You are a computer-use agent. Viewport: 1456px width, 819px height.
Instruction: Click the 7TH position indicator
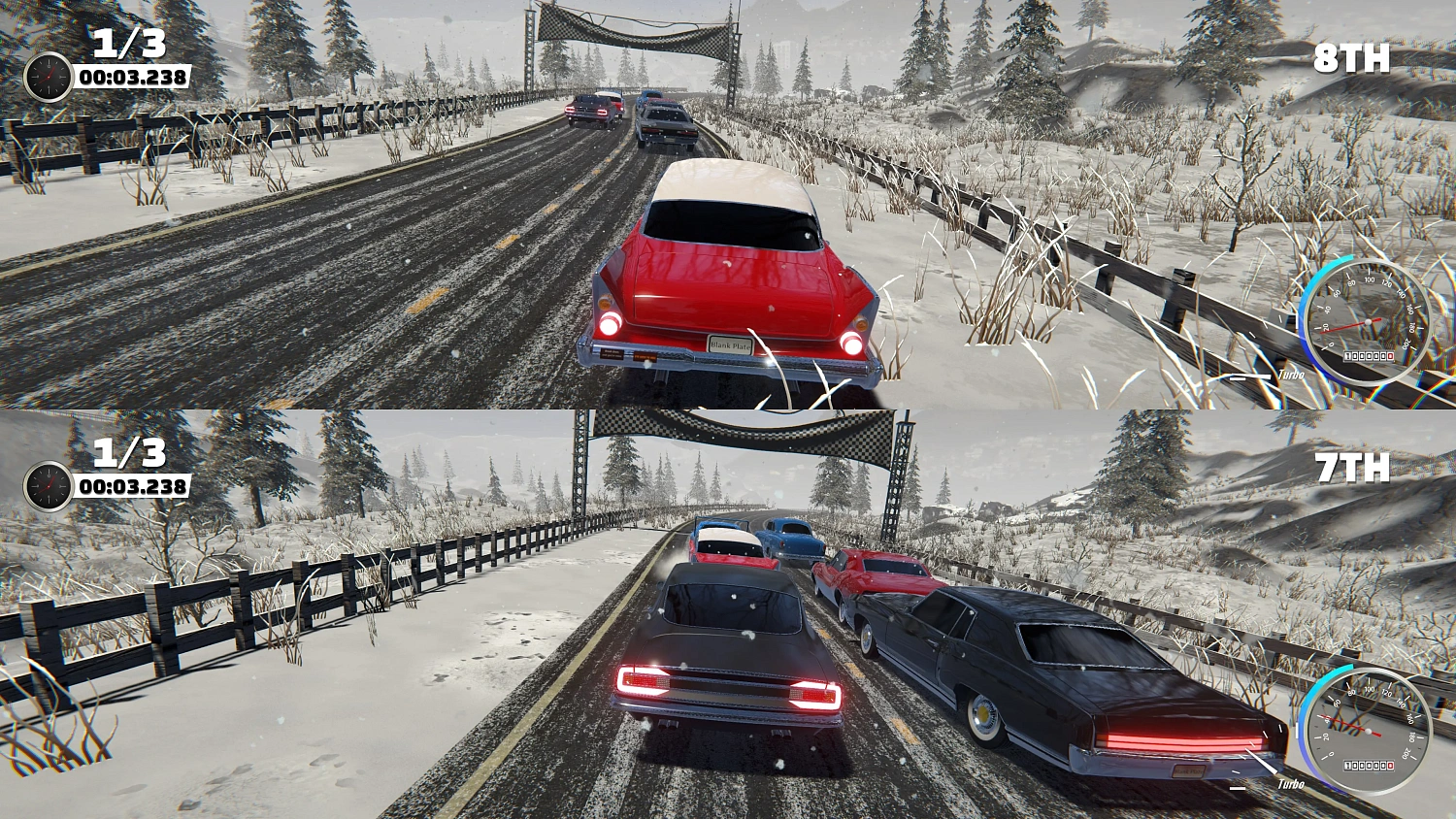click(1351, 469)
